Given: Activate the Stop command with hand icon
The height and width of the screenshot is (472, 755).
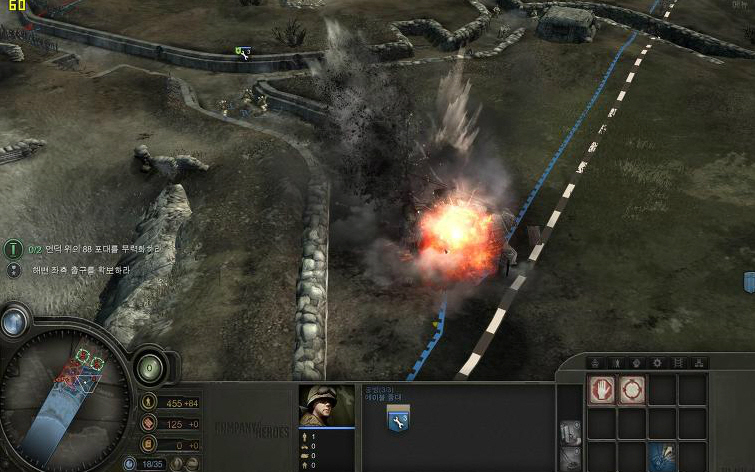Looking at the screenshot, I should (x=601, y=390).
